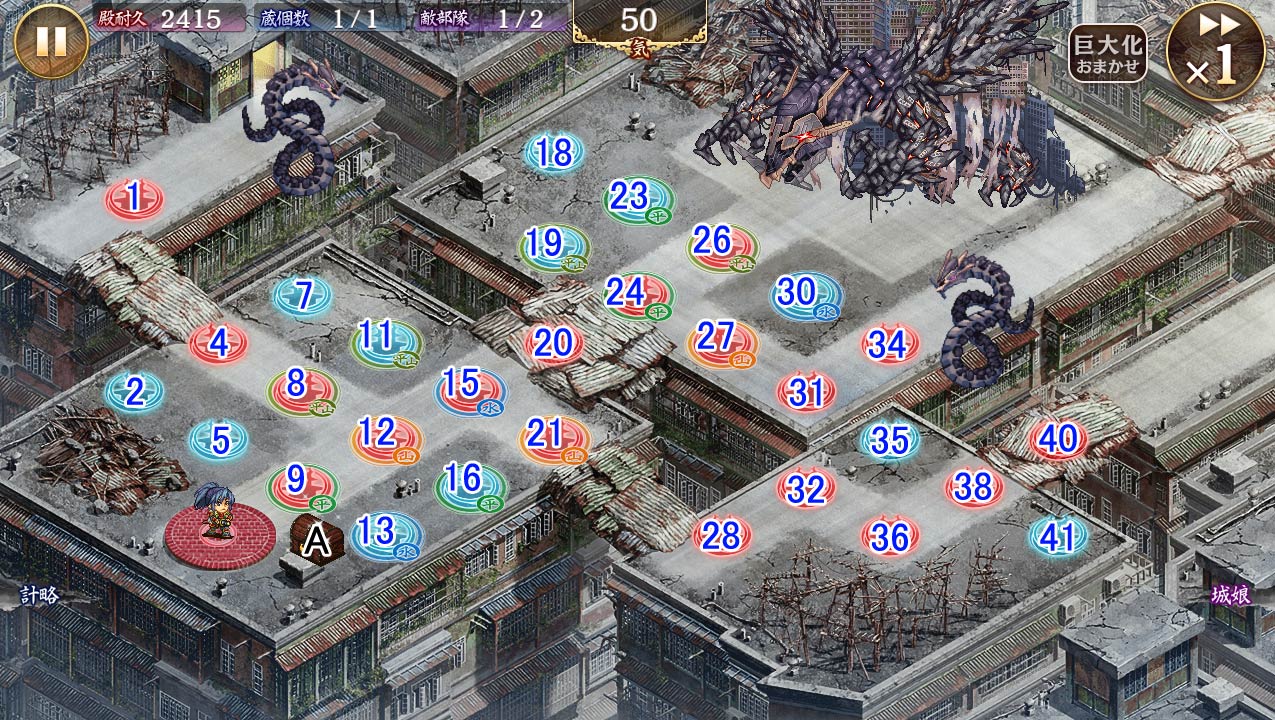Choose deployment tile number 7
The height and width of the screenshot is (720, 1275).
303,295
